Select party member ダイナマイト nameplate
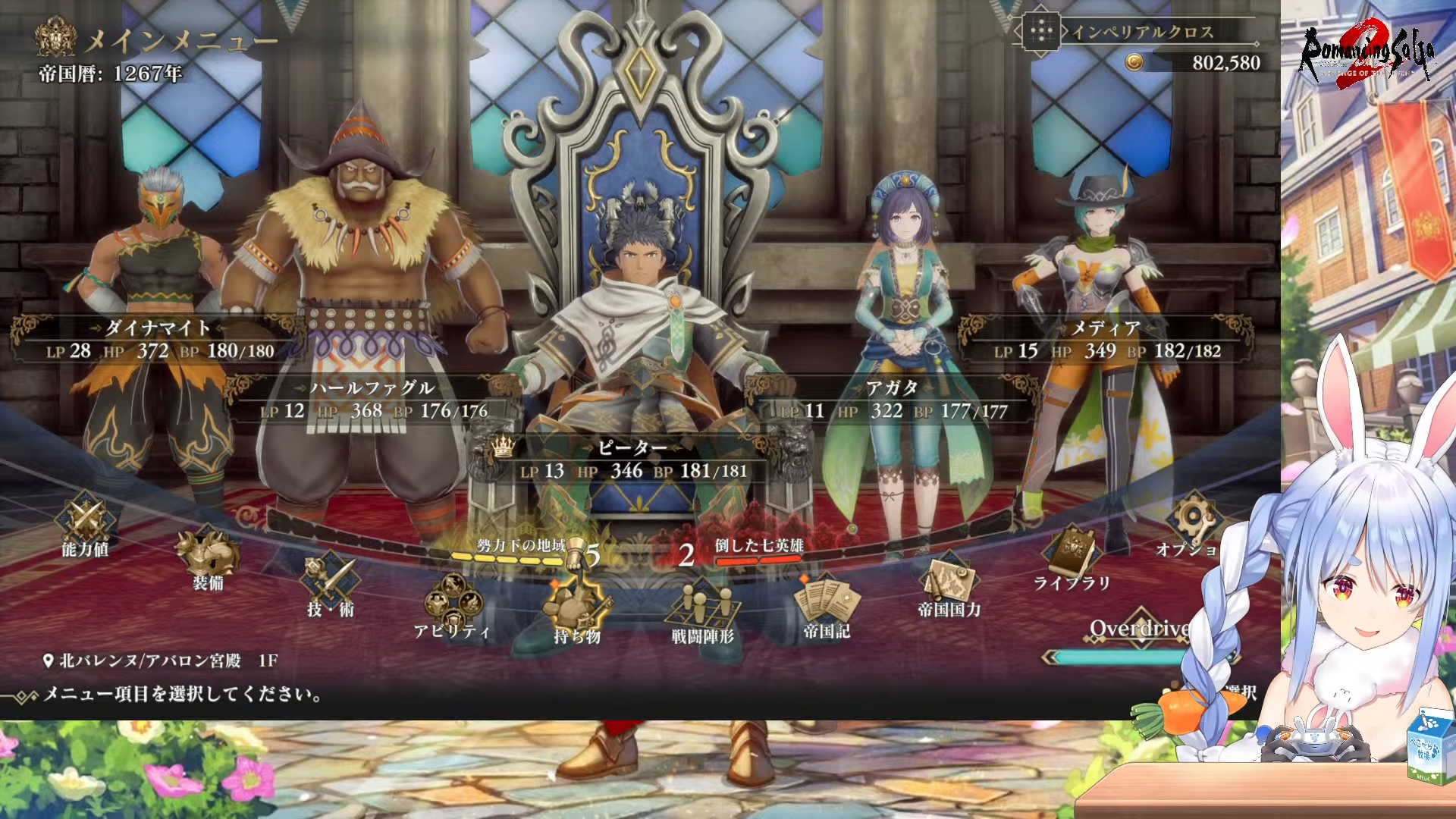The height and width of the screenshot is (819, 1456). coord(157,339)
